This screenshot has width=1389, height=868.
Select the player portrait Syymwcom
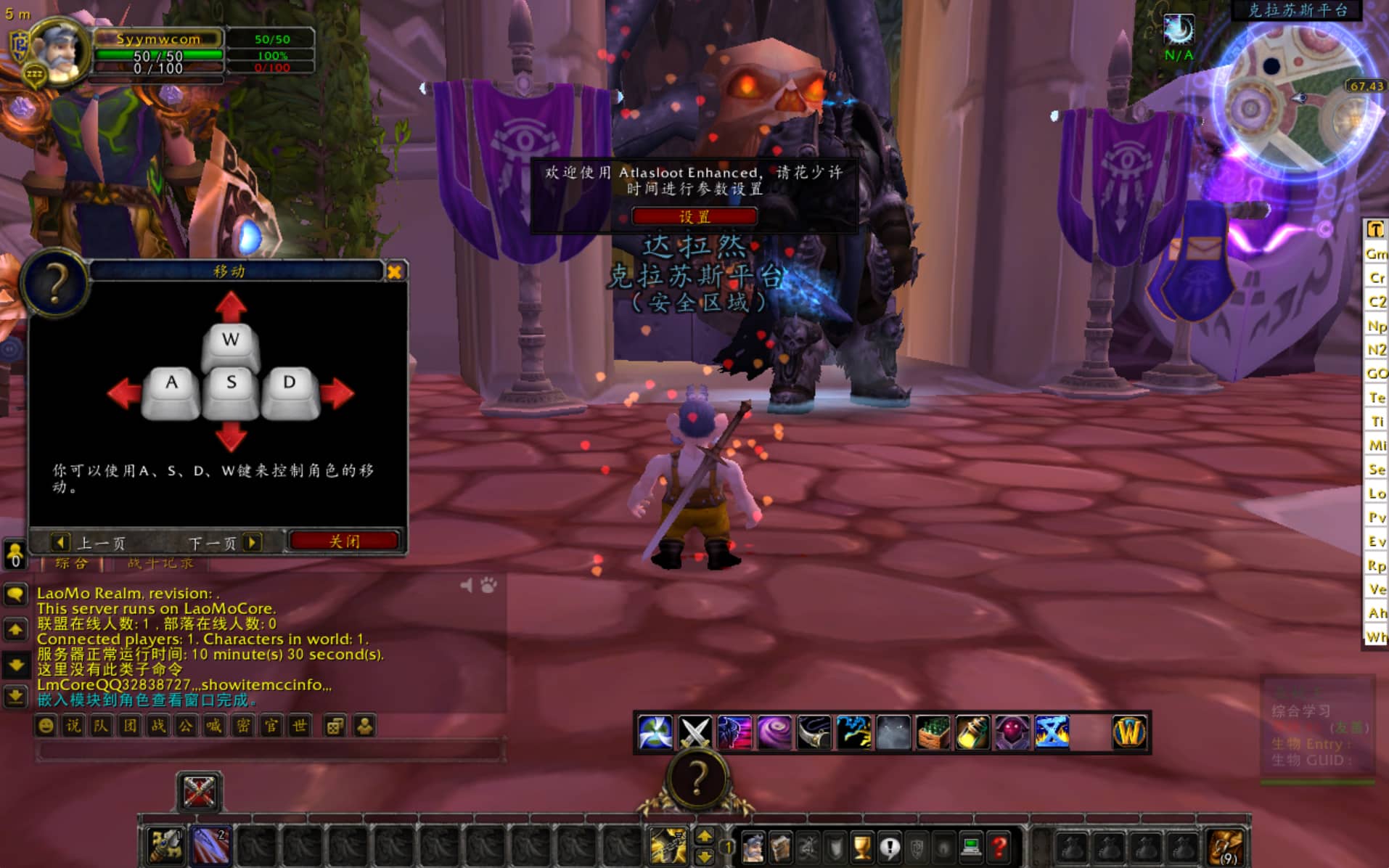pos(60,52)
